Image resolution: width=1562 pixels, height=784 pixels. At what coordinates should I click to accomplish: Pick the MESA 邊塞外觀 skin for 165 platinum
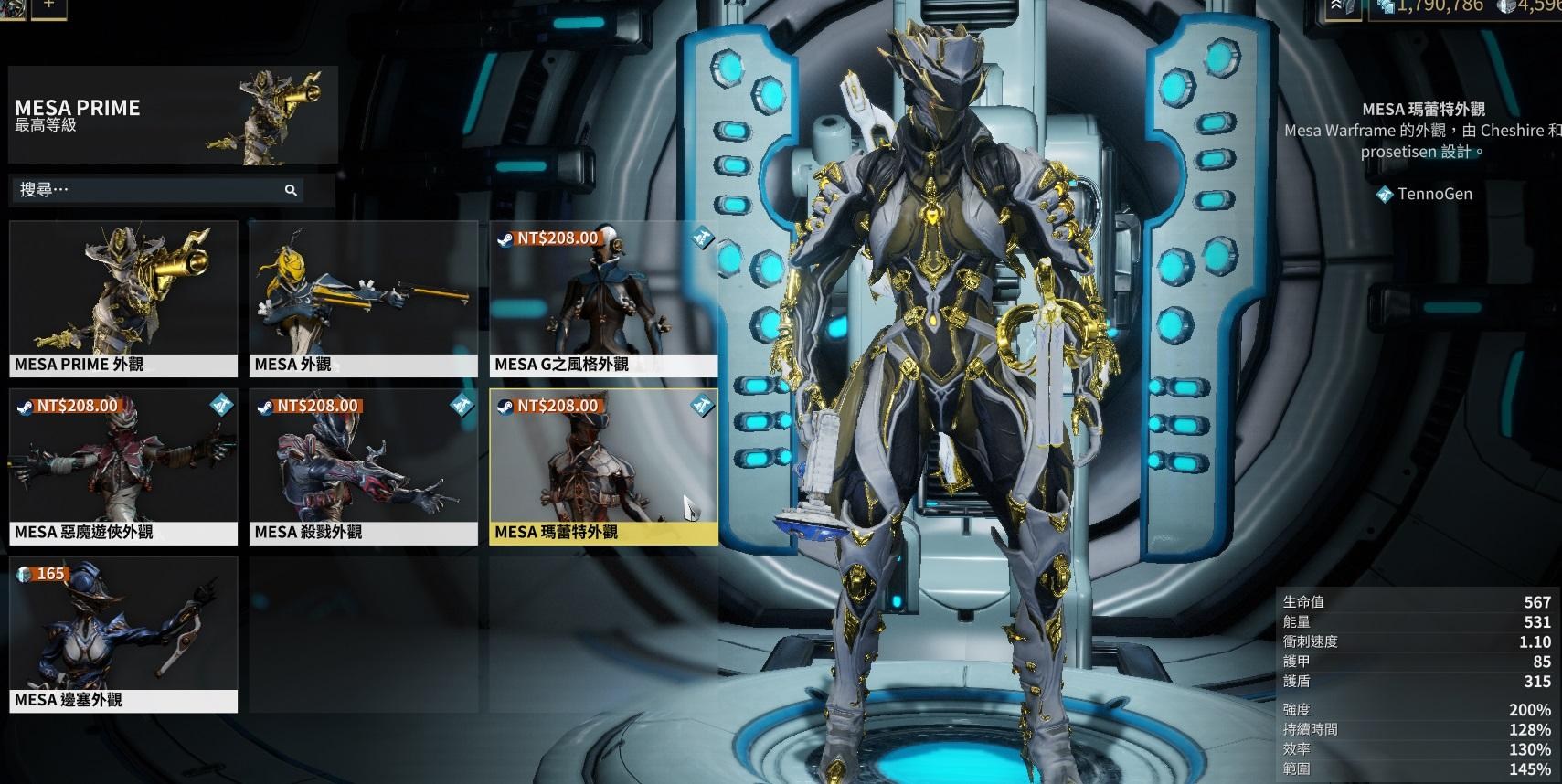tap(123, 635)
